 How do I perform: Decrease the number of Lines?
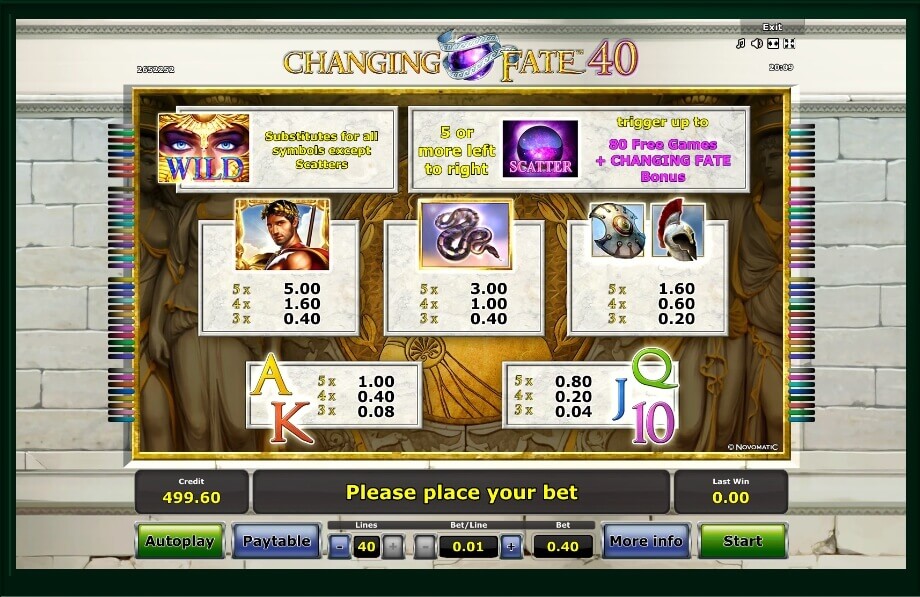coord(340,546)
